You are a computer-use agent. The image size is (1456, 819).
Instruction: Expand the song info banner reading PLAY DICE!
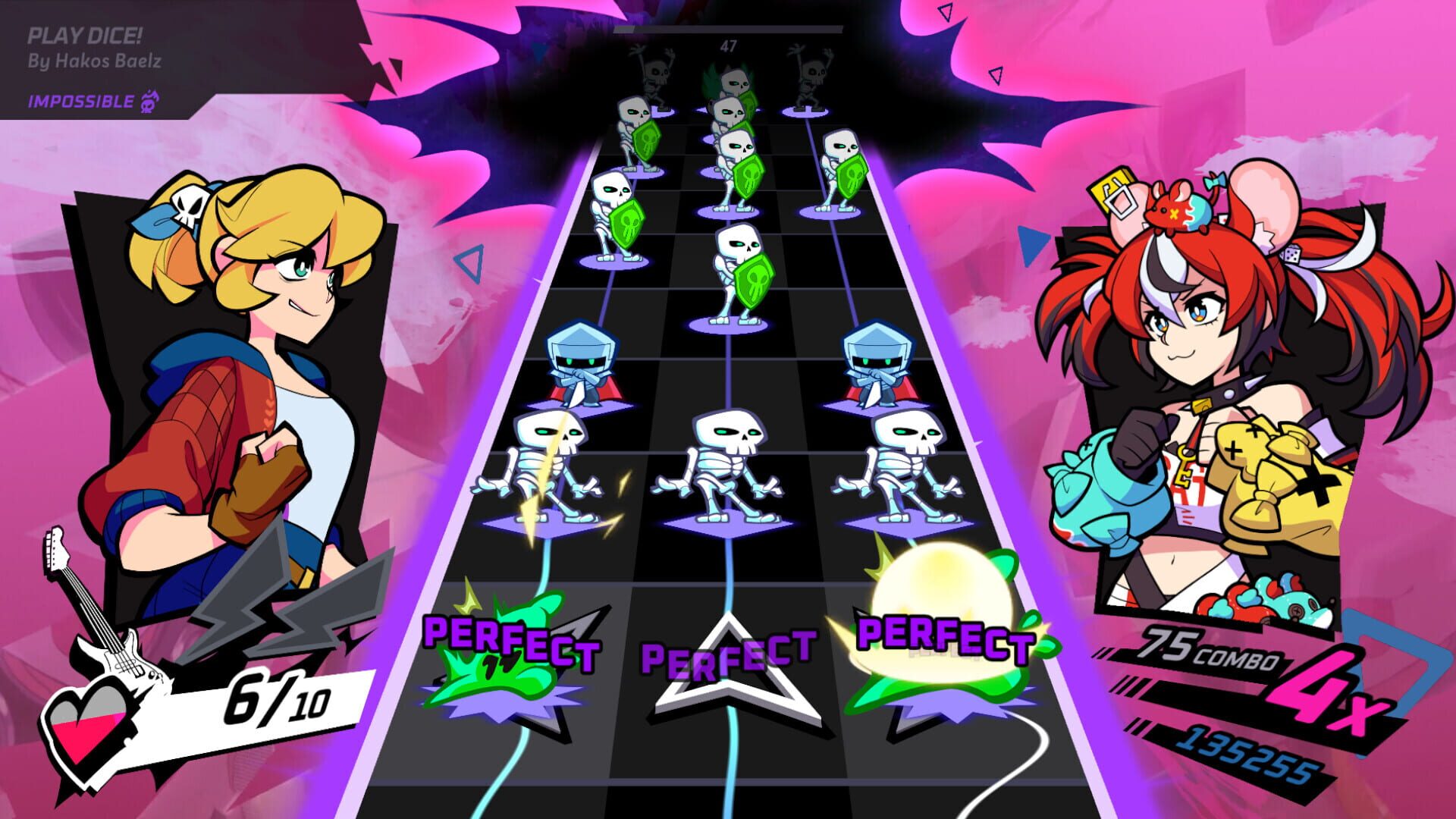click(83, 34)
